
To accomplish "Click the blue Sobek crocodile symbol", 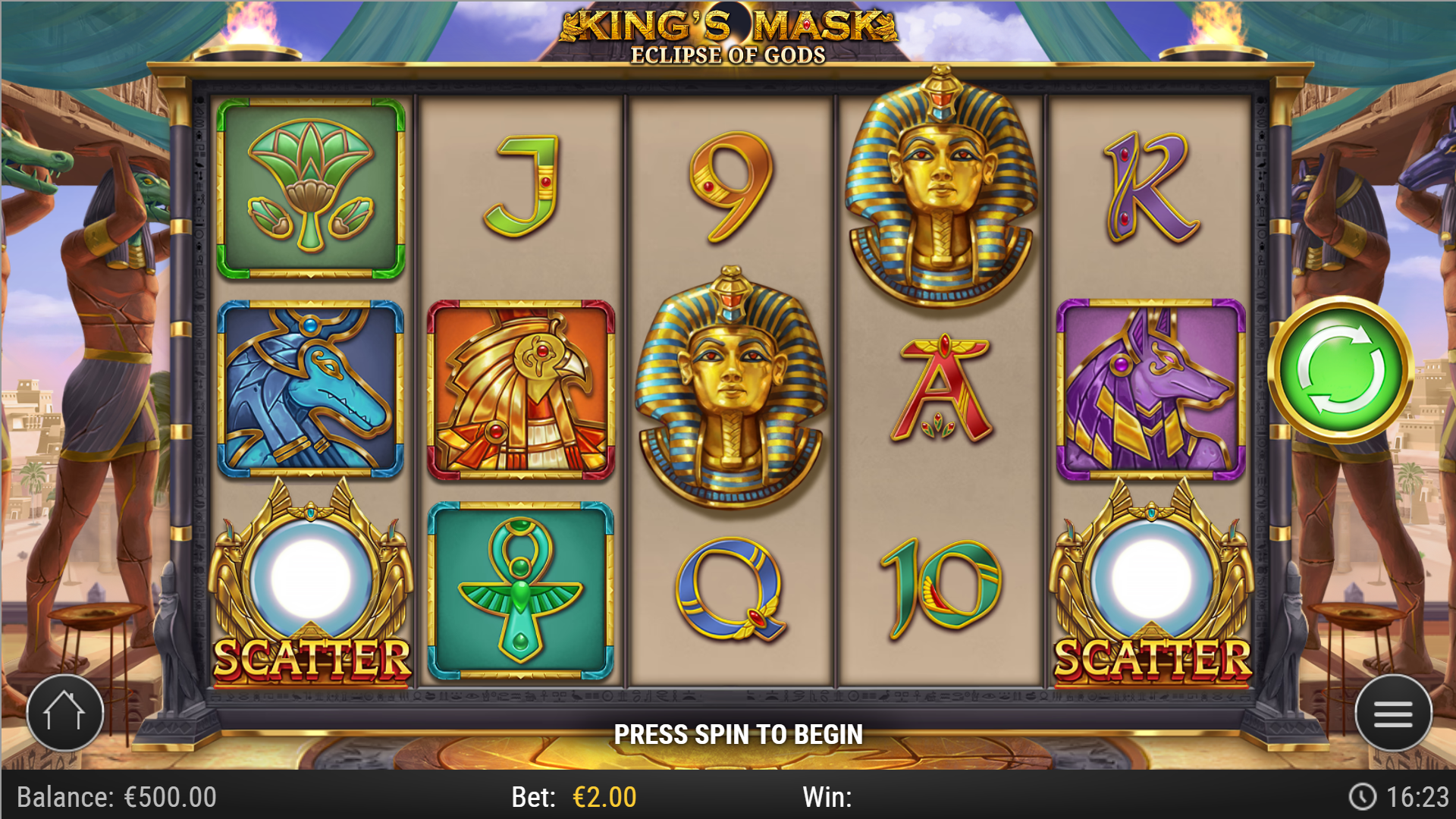I will click(310, 387).
